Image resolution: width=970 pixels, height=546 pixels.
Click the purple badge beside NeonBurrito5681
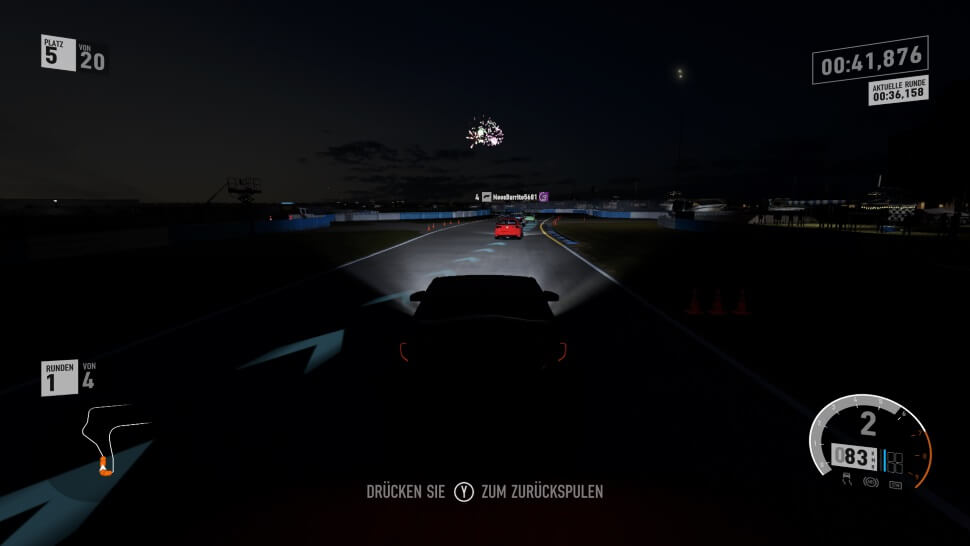[544, 197]
